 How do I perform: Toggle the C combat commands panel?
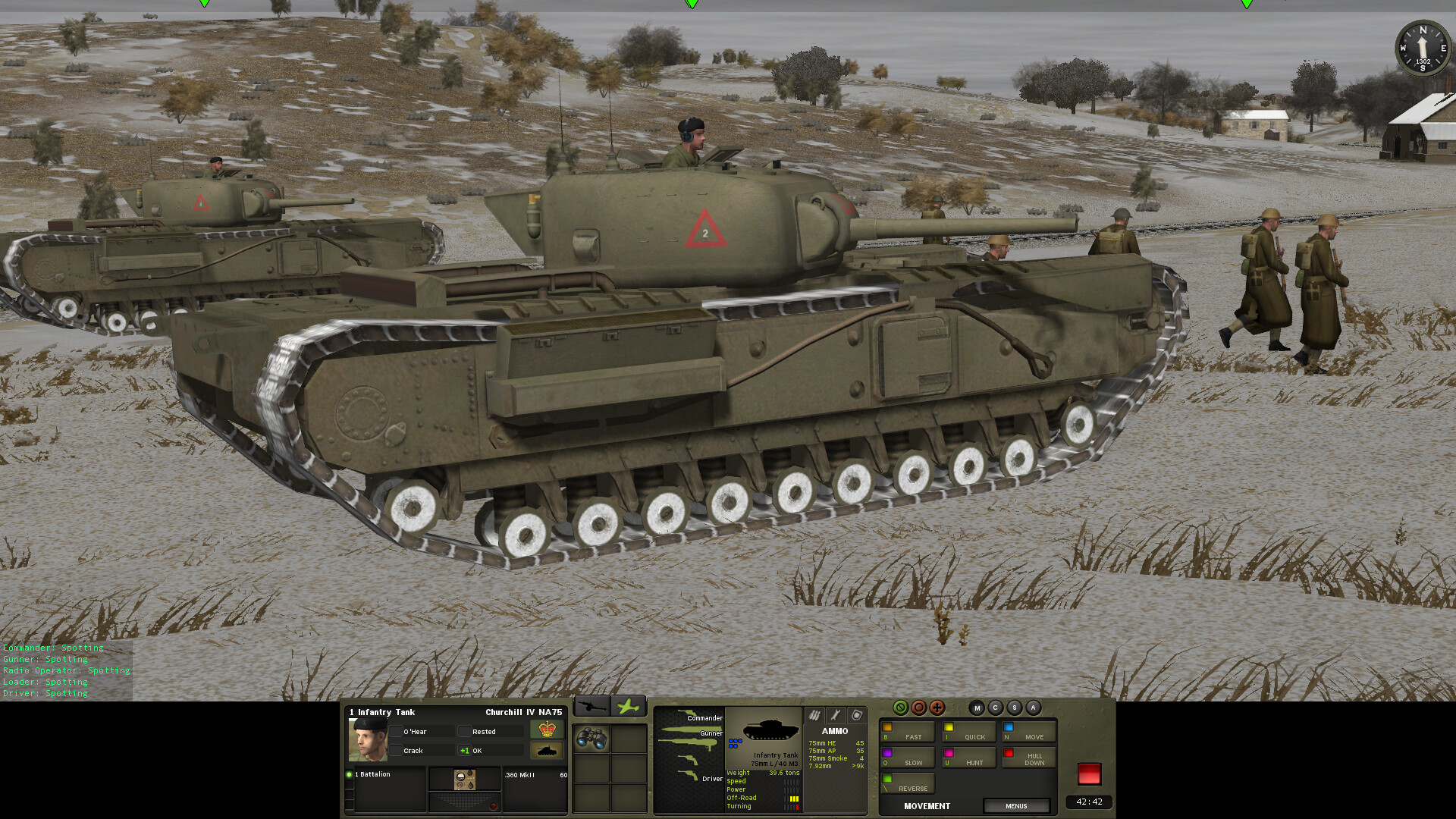point(996,707)
